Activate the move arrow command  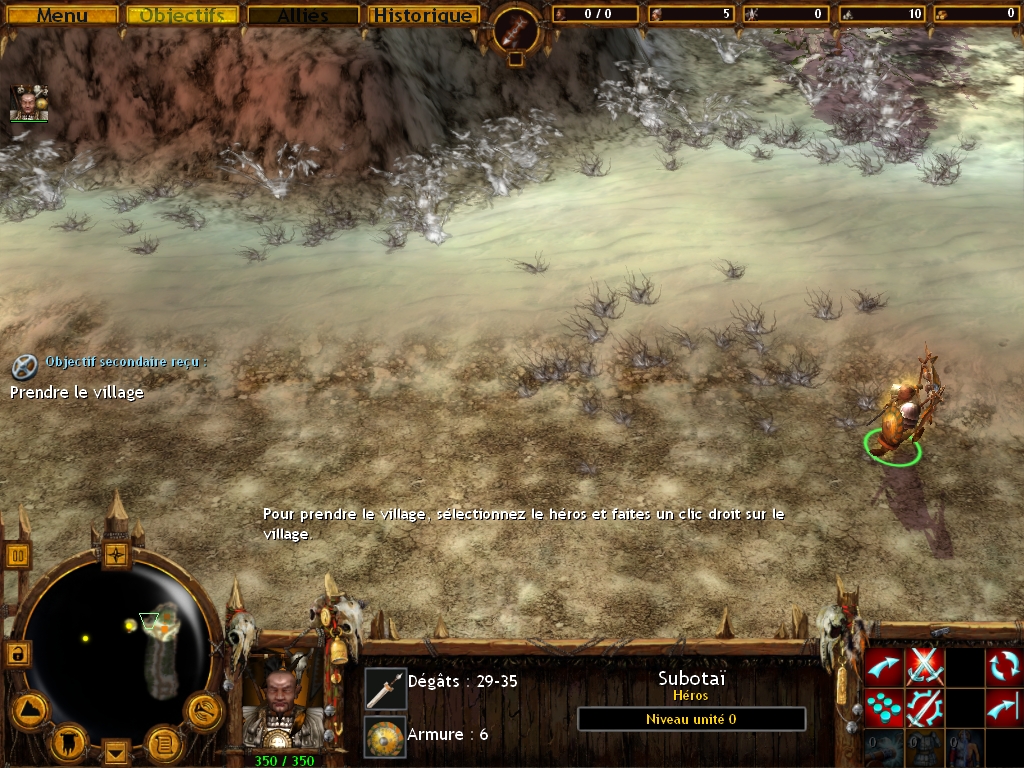(x=883, y=665)
